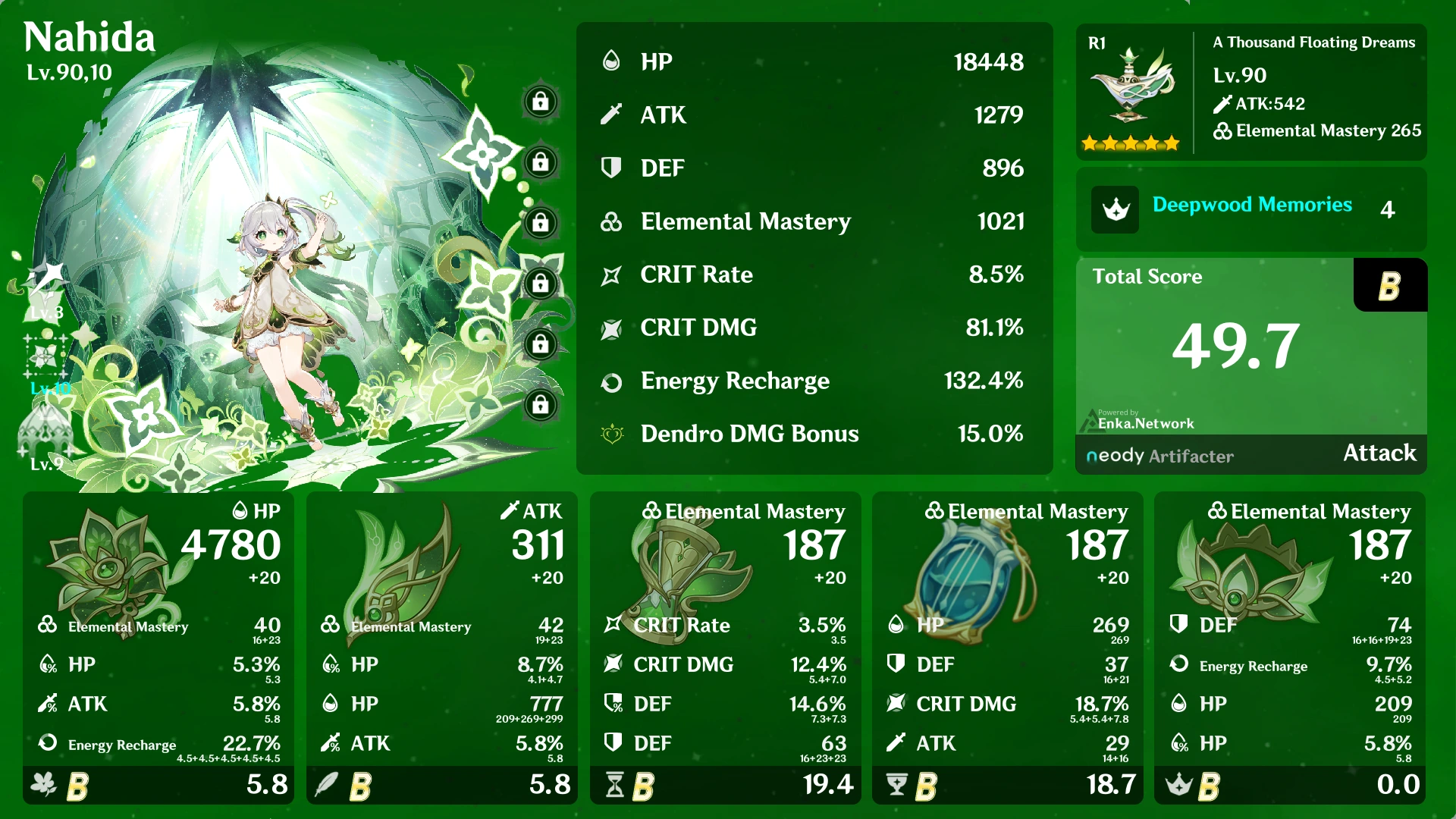
Task: Expand the goblet artifact rating badge
Action: (926, 786)
